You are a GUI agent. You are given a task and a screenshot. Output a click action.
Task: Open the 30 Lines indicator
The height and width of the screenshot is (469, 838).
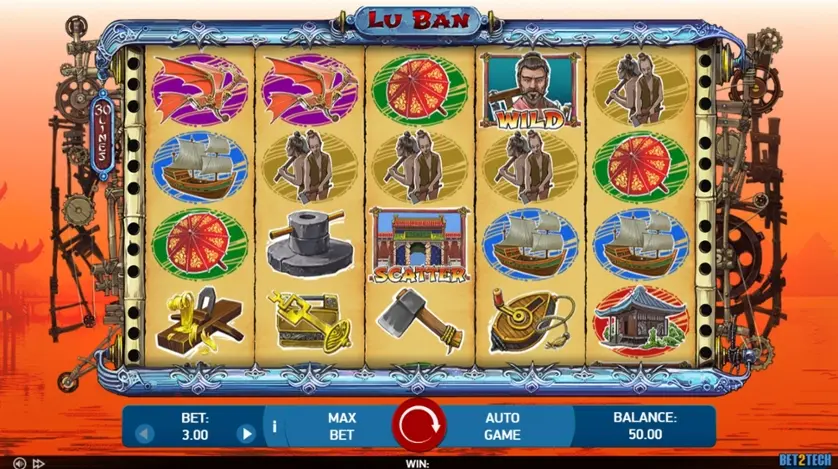(104, 133)
